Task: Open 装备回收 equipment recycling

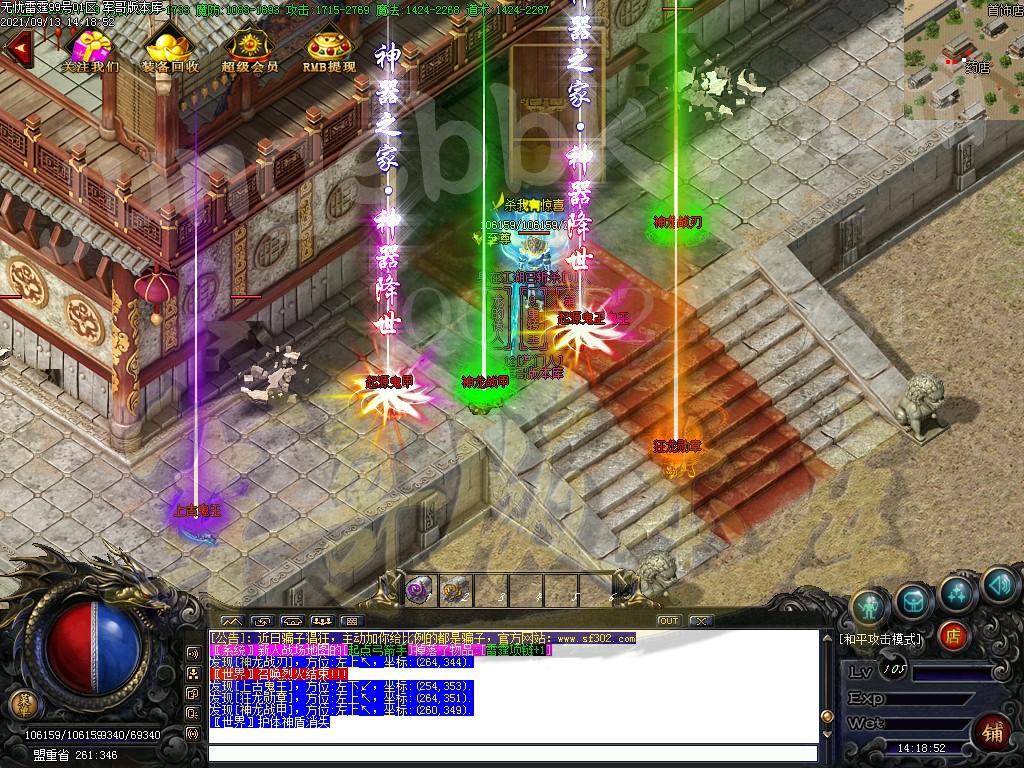Action: 170,50
